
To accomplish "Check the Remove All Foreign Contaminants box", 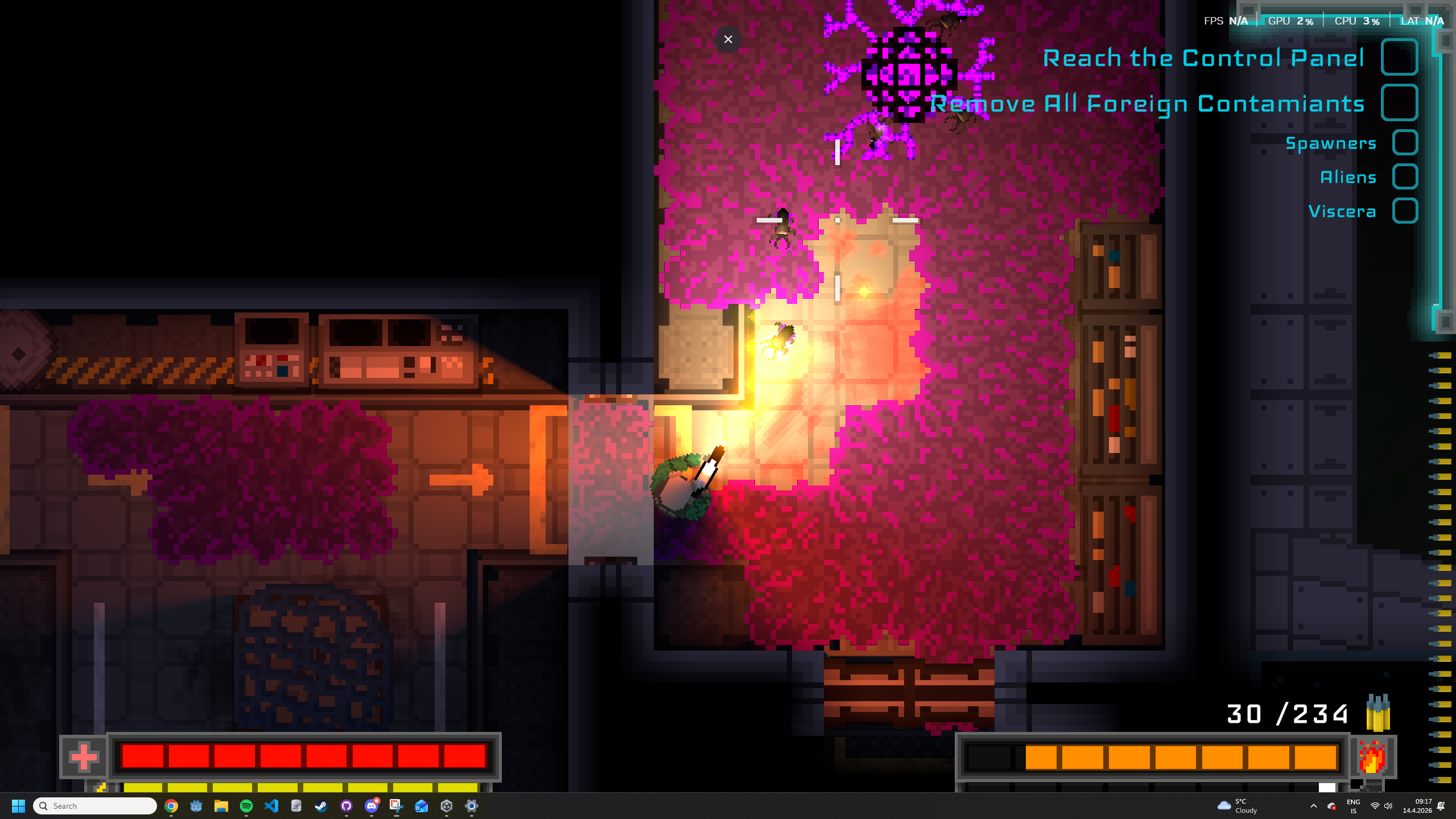I will (1399, 103).
